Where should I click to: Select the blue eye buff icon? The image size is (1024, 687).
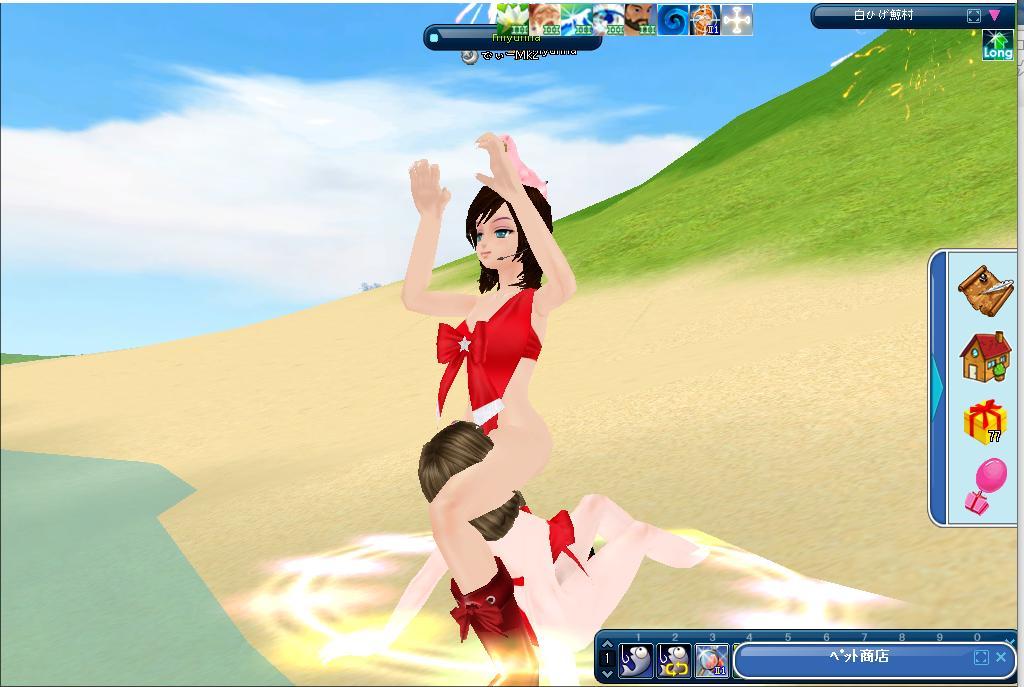[x=608, y=19]
